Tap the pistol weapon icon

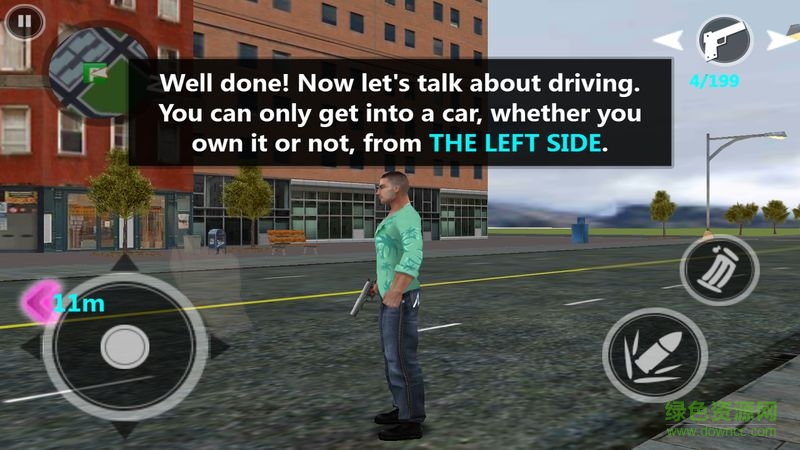click(724, 41)
